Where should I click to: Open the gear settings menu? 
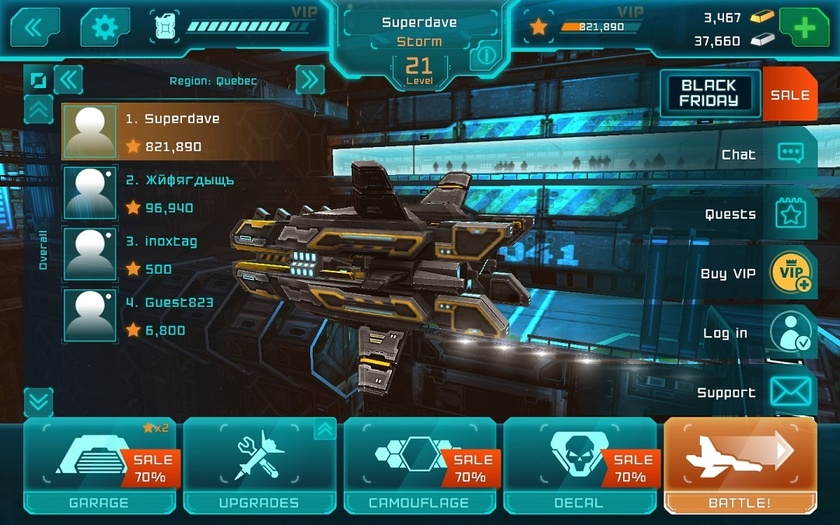click(105, 27)
